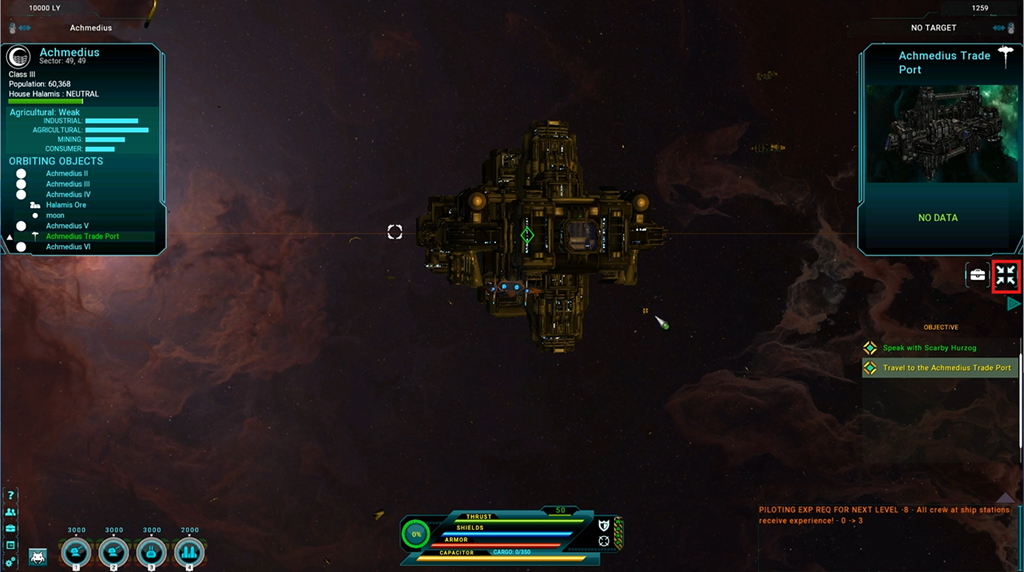Activate weapon slot 1 turret

(76, 552)
